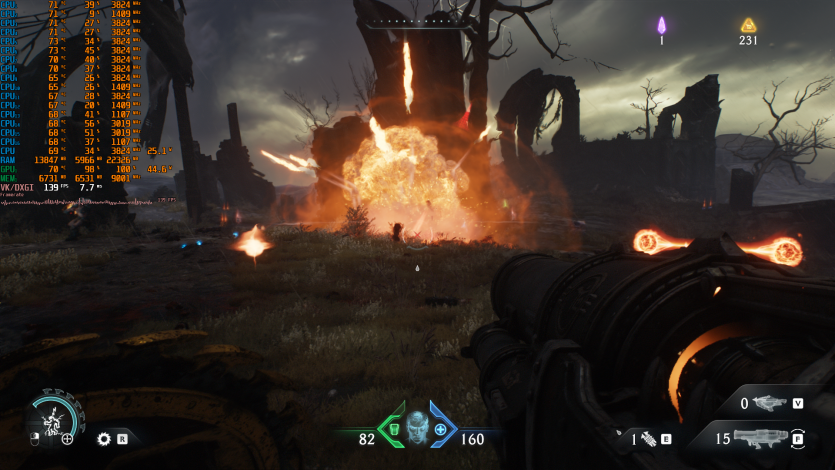
Task: Switch to the secondary crossbow-style weapon icon
Action: pyautogui.click(x=771, y=403)
